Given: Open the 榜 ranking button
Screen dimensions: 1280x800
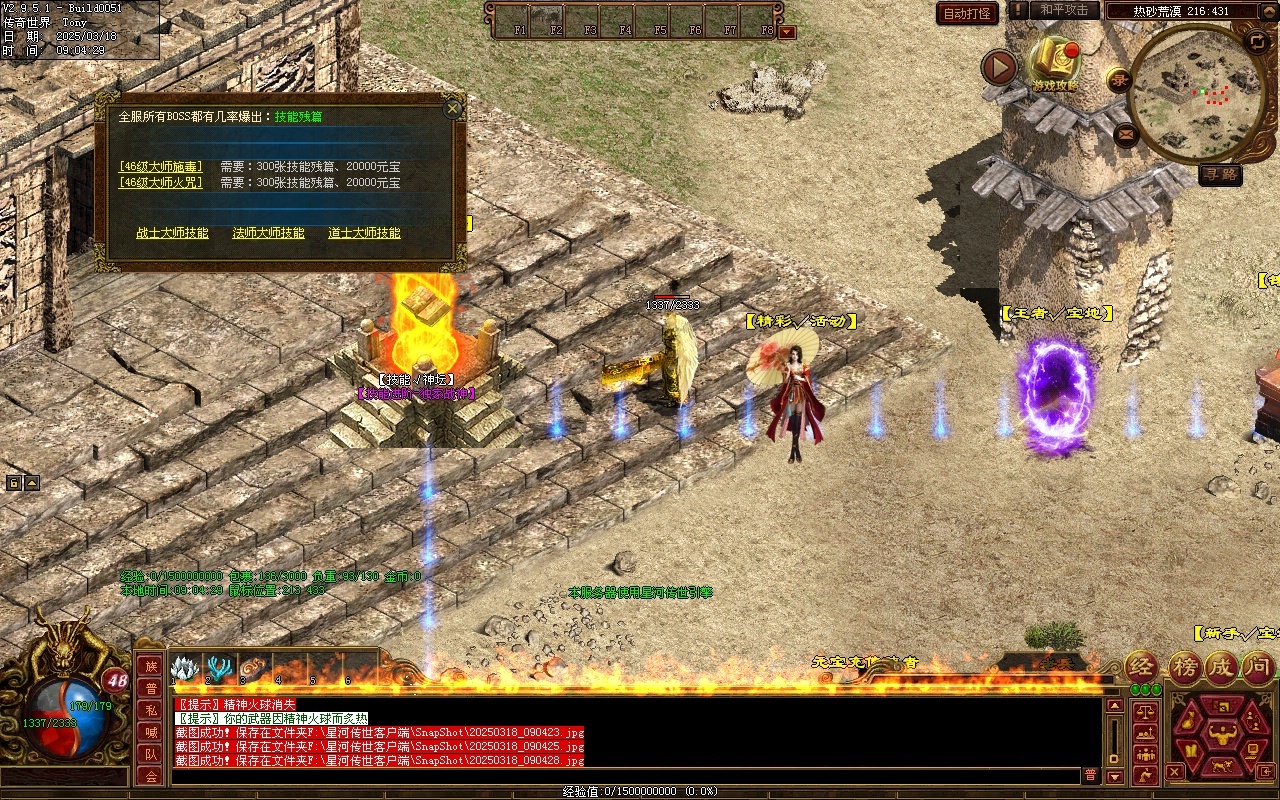Looking at the screenshot, I should pyautogui.click(x=1186, y=667).
